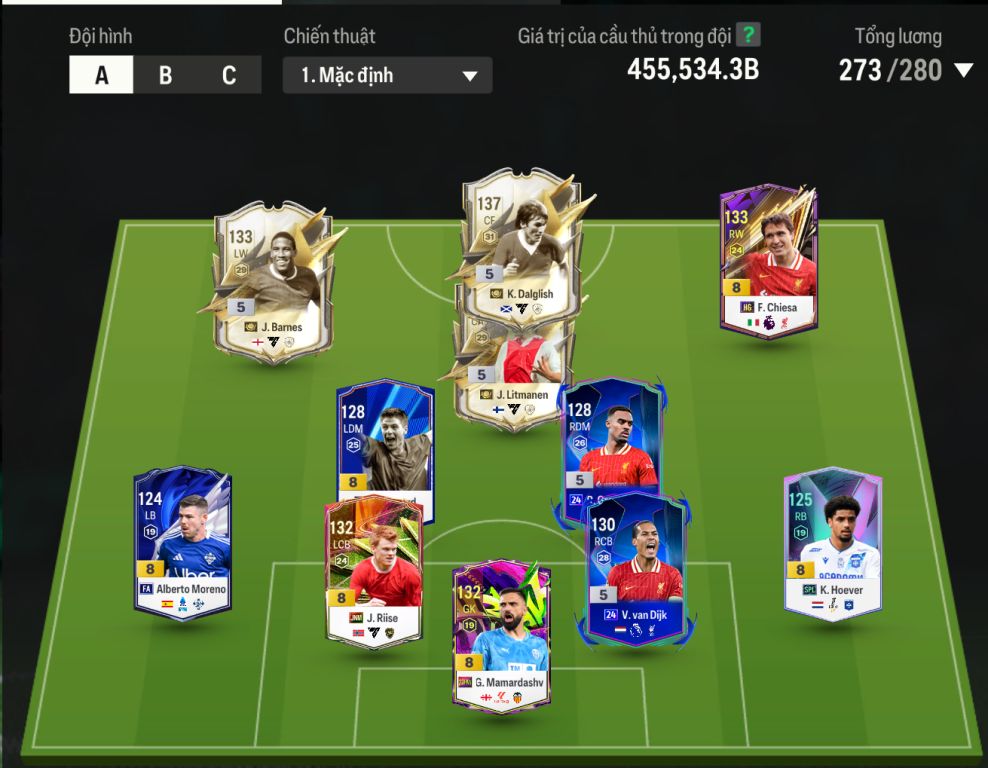Choose the Alberto Moreno player card
This screenshot has height=768, width=988.
coord(182,542)
